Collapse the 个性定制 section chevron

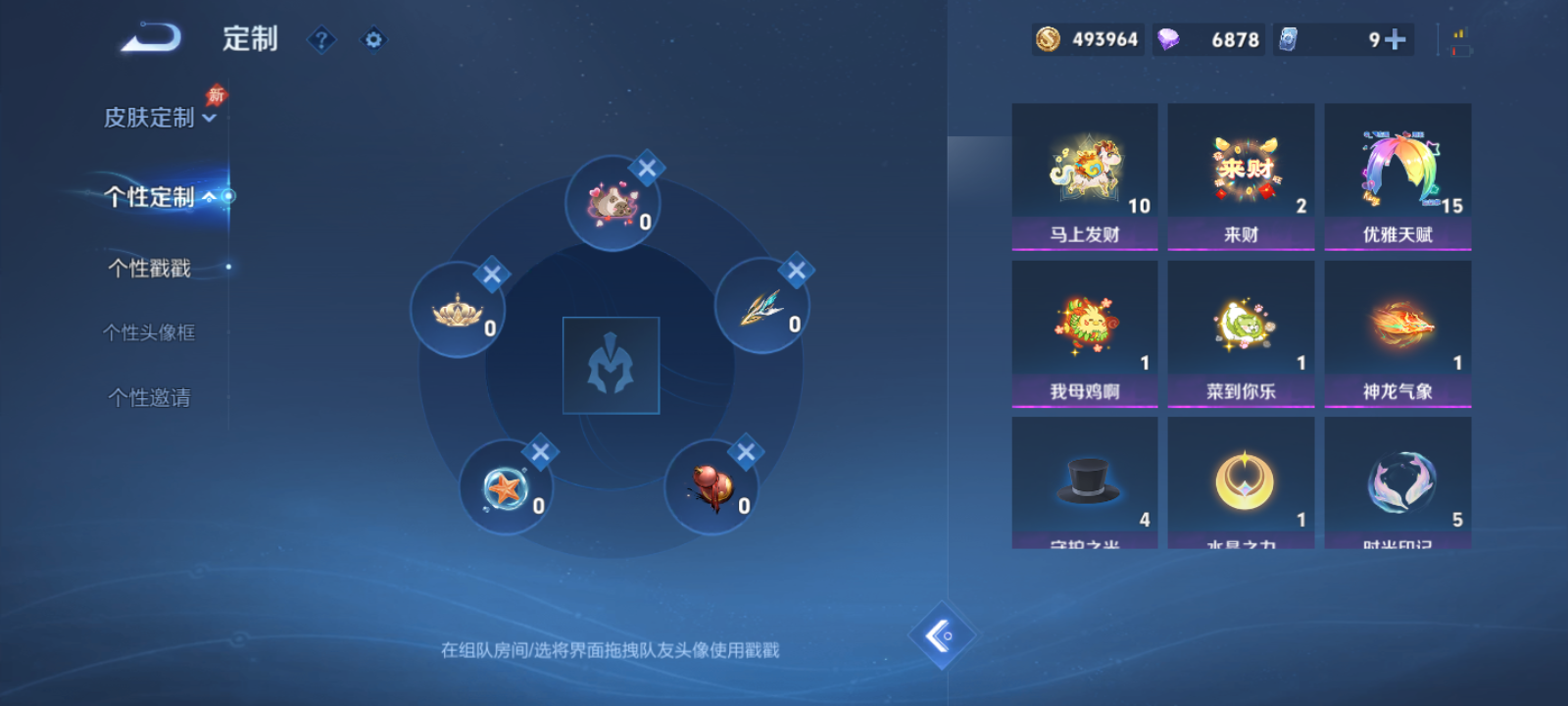pos(208,198)
